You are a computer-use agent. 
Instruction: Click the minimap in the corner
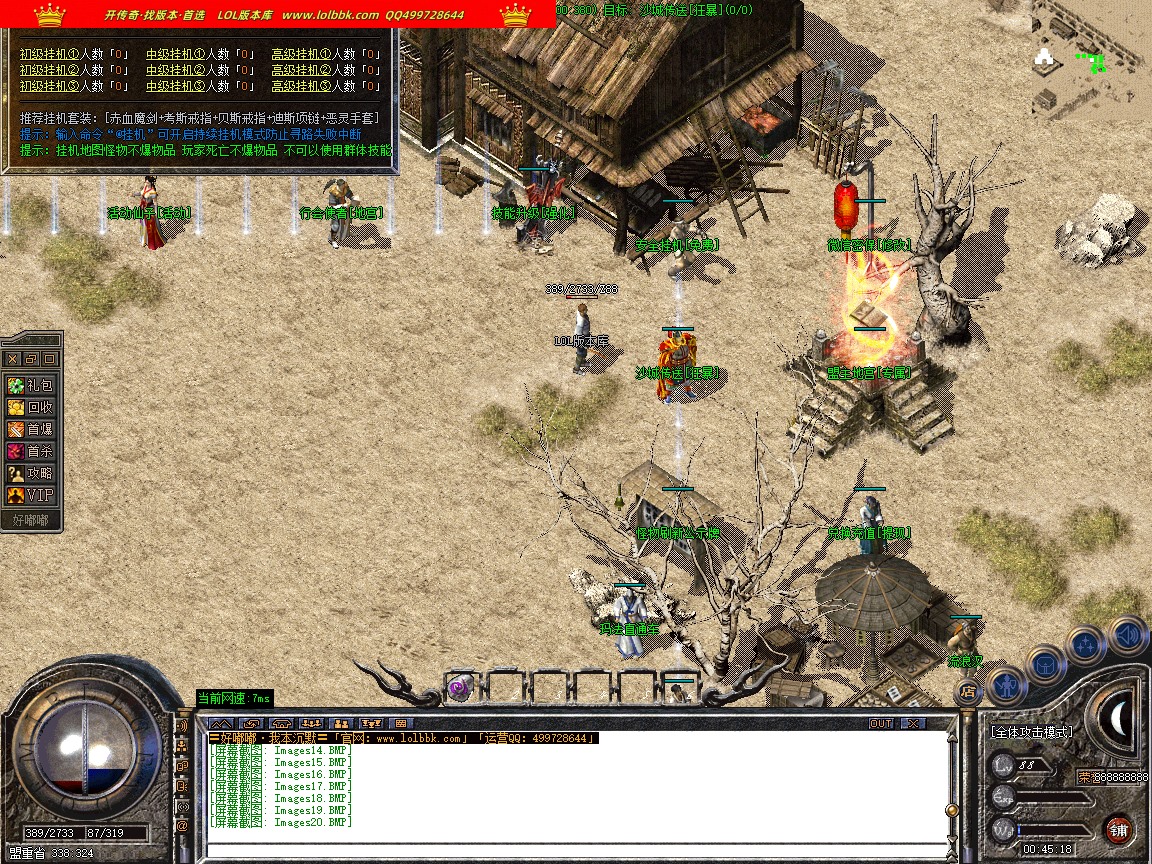[x=1090, y=60]
